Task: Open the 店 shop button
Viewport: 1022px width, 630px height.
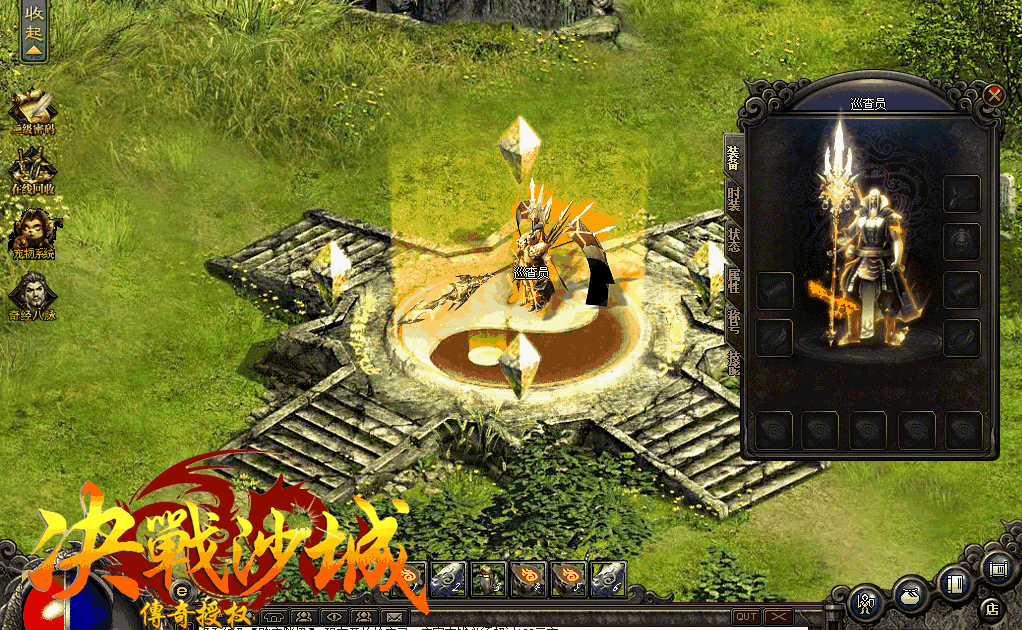Action: tap(991, 606)
